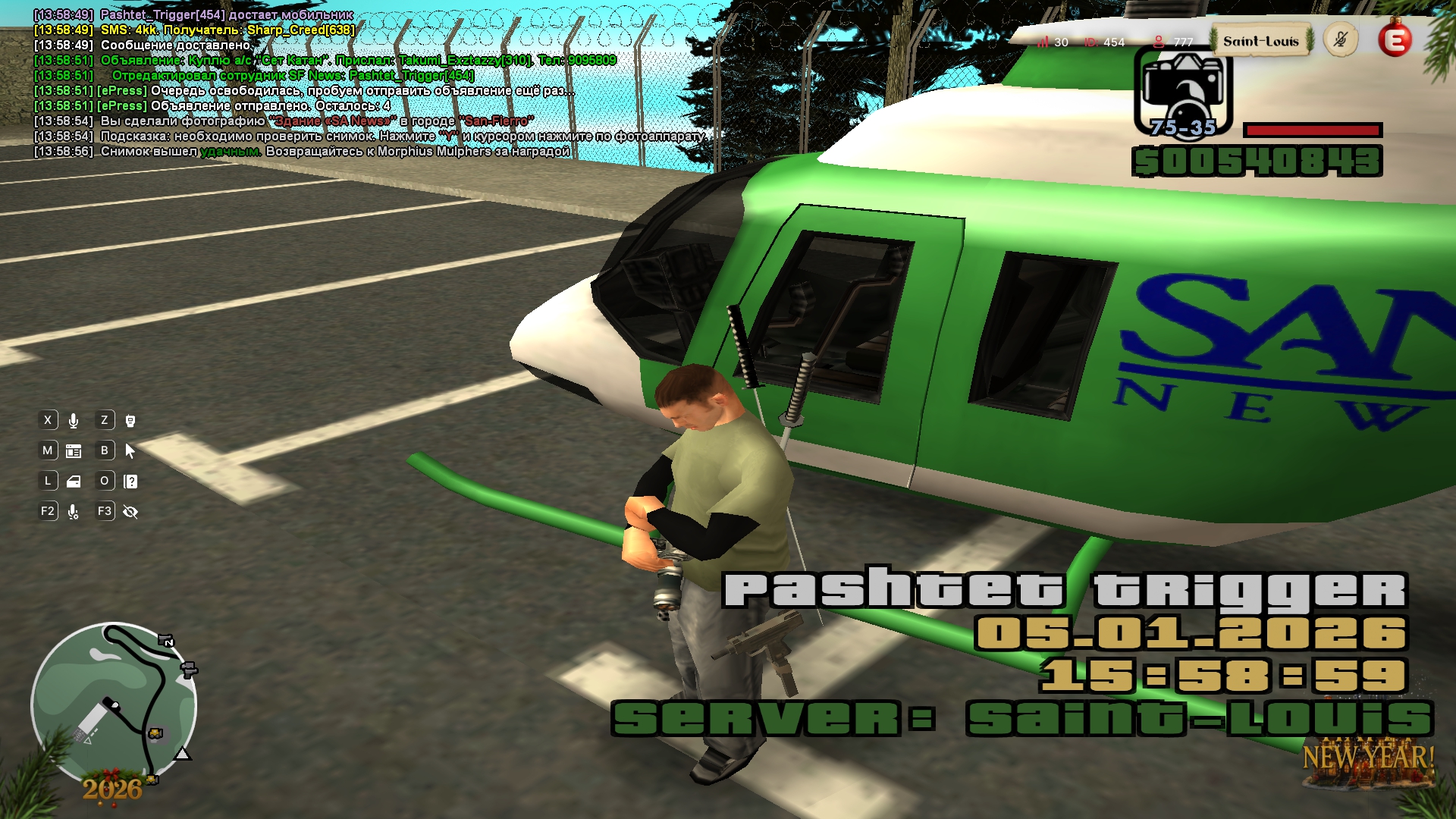Open the walkie-talkie radio icon
Screen dimensions: 1456x819
tap(130, 421)
